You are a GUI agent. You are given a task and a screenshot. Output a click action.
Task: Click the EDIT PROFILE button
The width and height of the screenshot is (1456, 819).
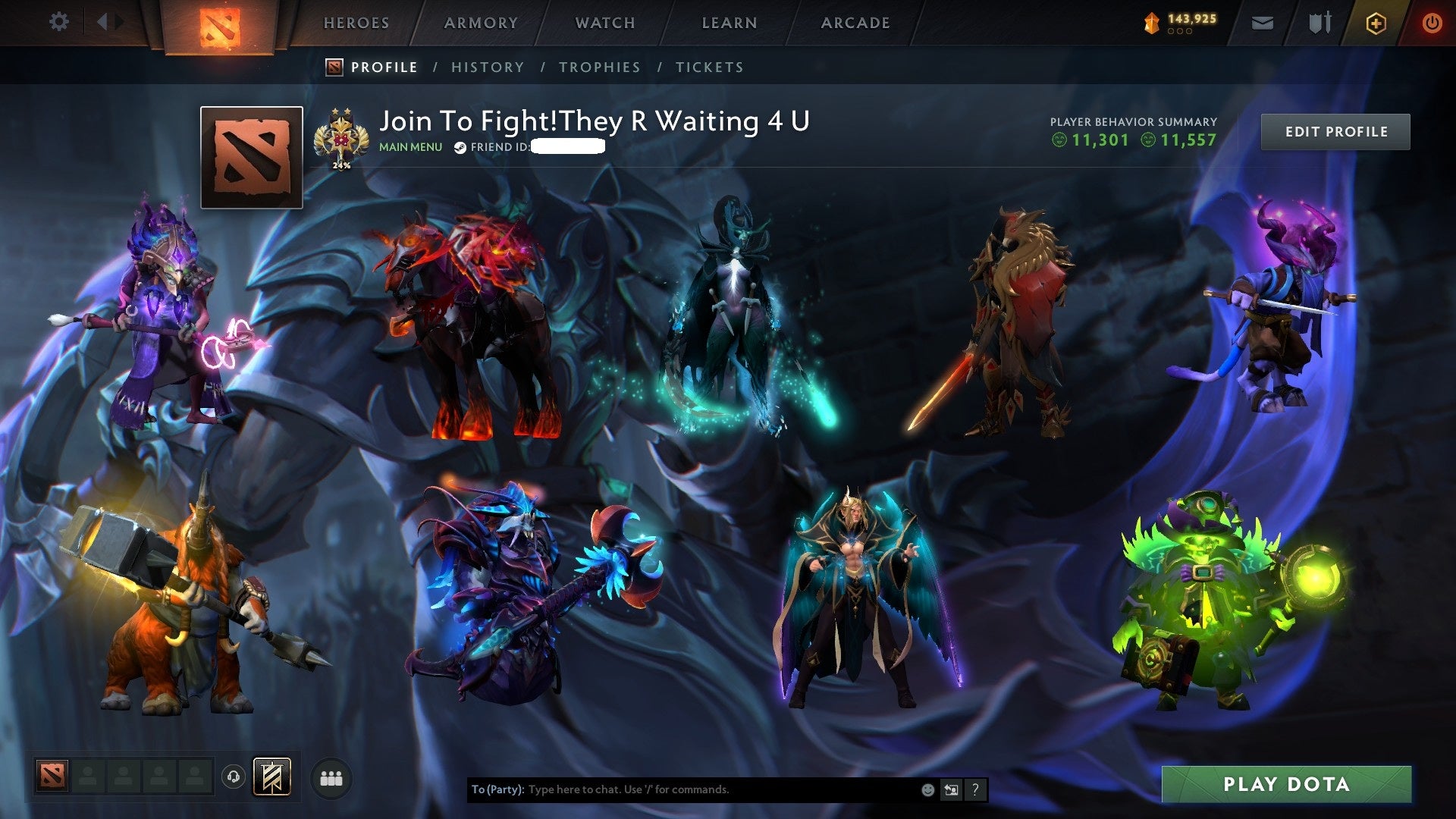pos(1335,130)
